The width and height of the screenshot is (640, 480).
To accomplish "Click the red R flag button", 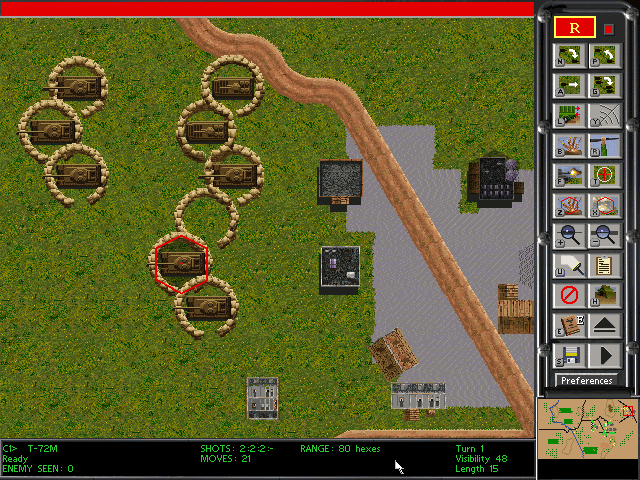I will pos(575,27).
